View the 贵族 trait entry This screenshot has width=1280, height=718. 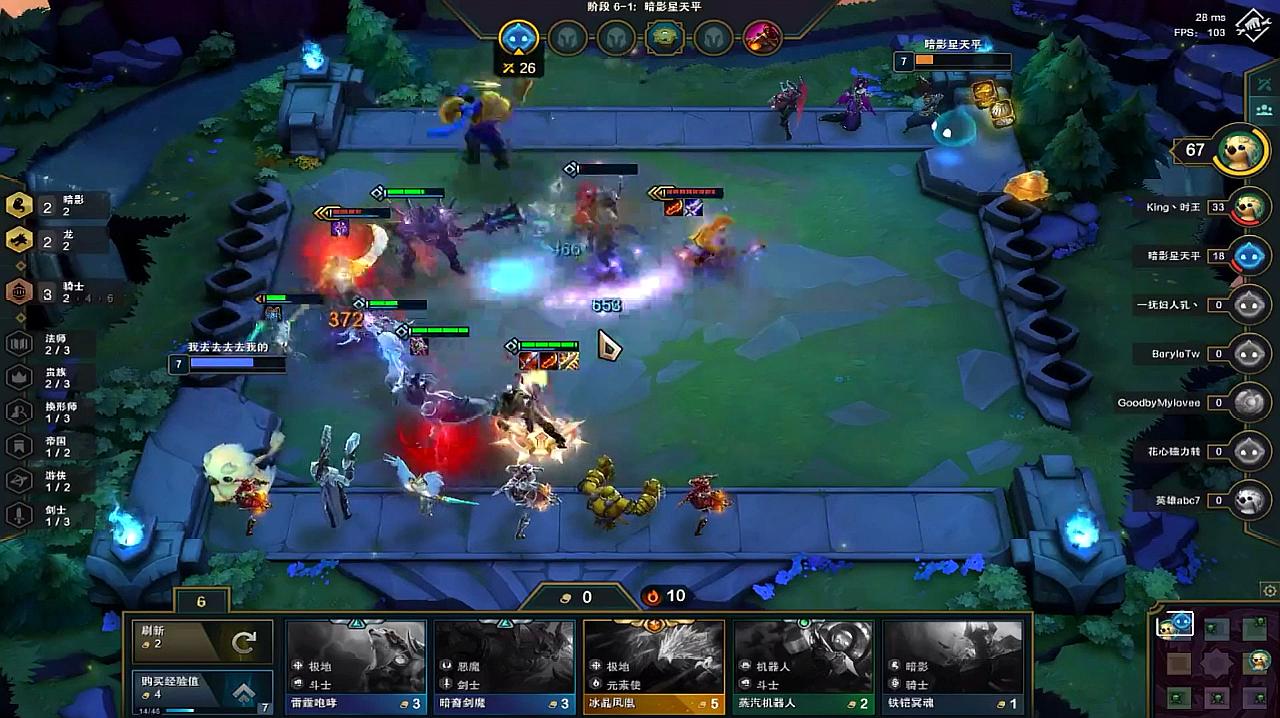point(50,377)
